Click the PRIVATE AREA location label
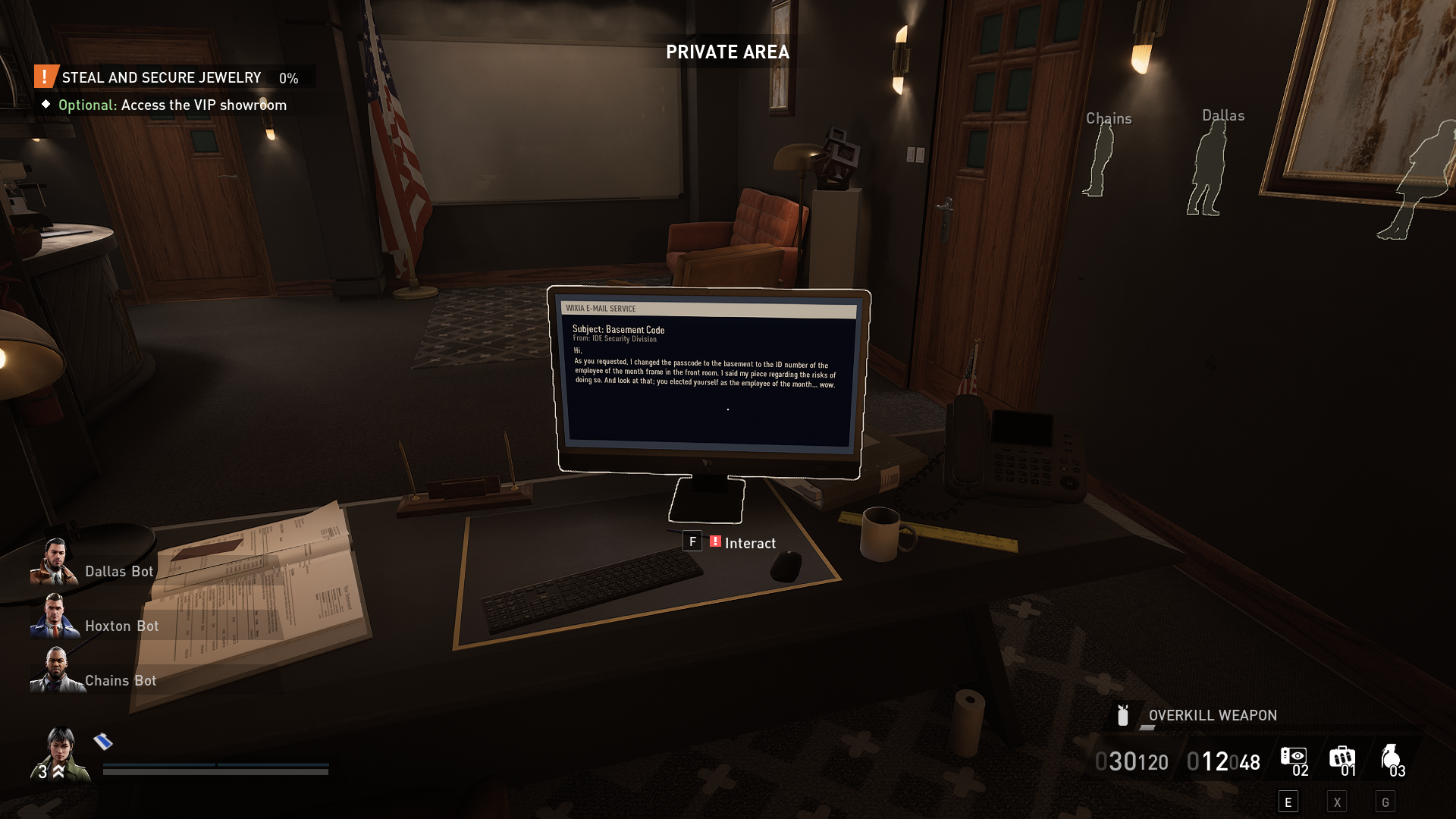Image resolution: width=1456 pixels, height=819 pixels. pos(726,52)
